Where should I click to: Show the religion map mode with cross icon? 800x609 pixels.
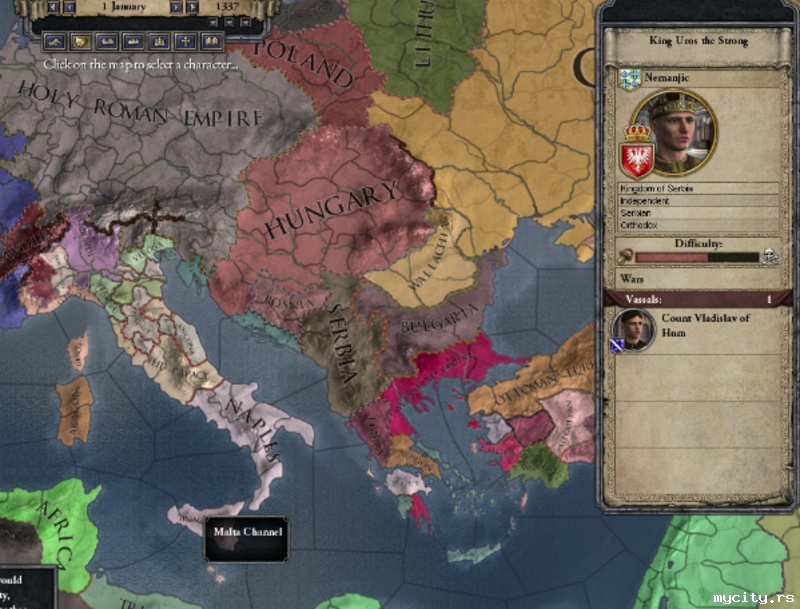tap(184, 41)
